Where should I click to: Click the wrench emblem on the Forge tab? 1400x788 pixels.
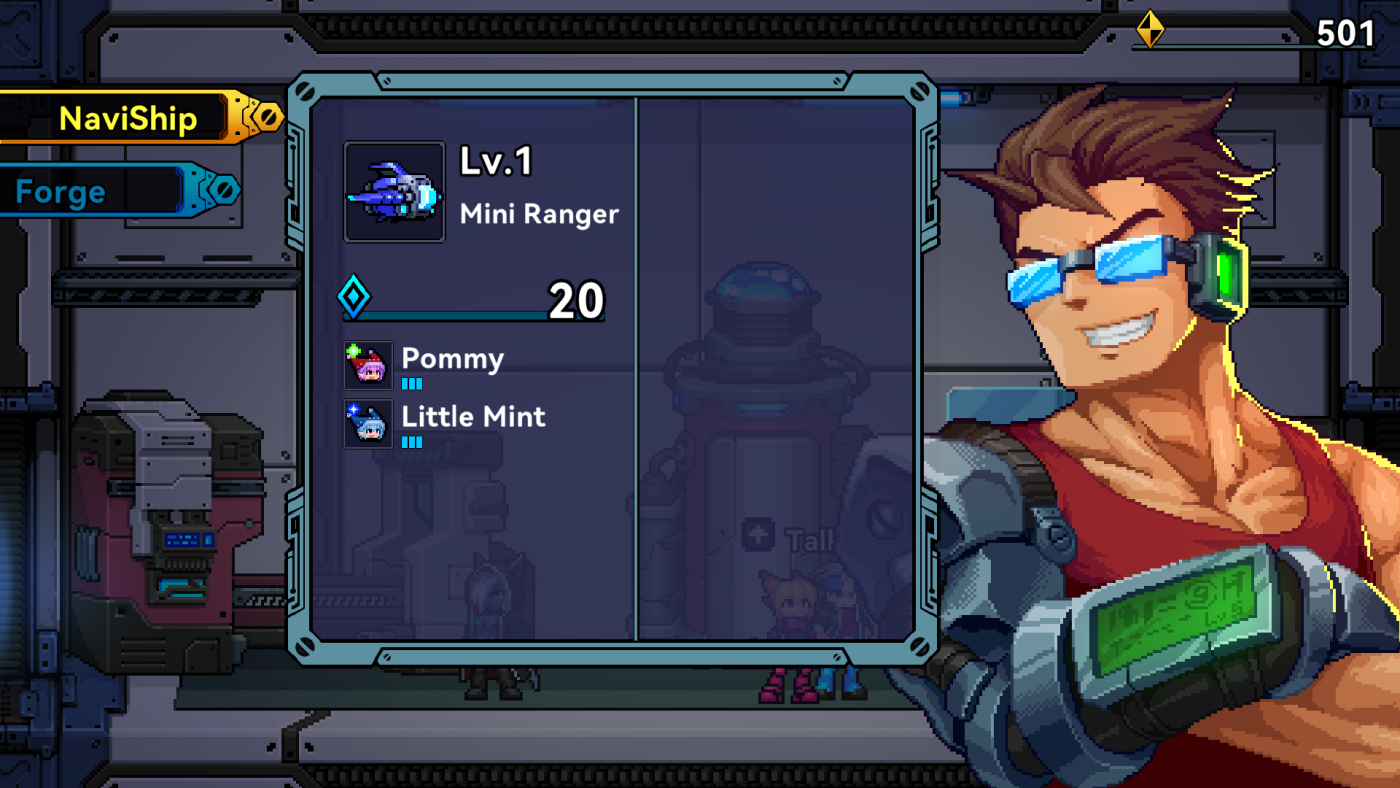point(224,191)
